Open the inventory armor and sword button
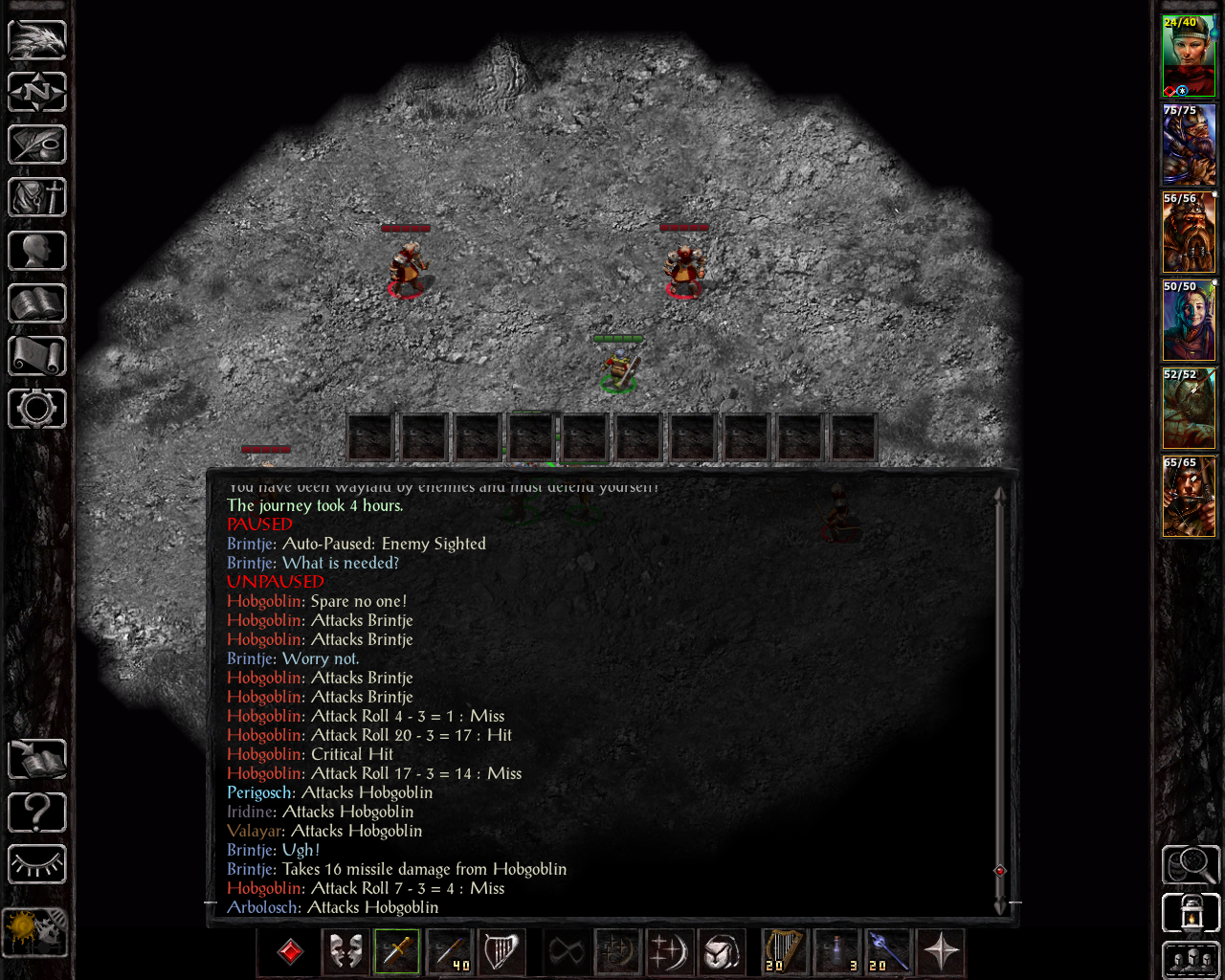This screenshot has height=980, width=1225. 37,197
